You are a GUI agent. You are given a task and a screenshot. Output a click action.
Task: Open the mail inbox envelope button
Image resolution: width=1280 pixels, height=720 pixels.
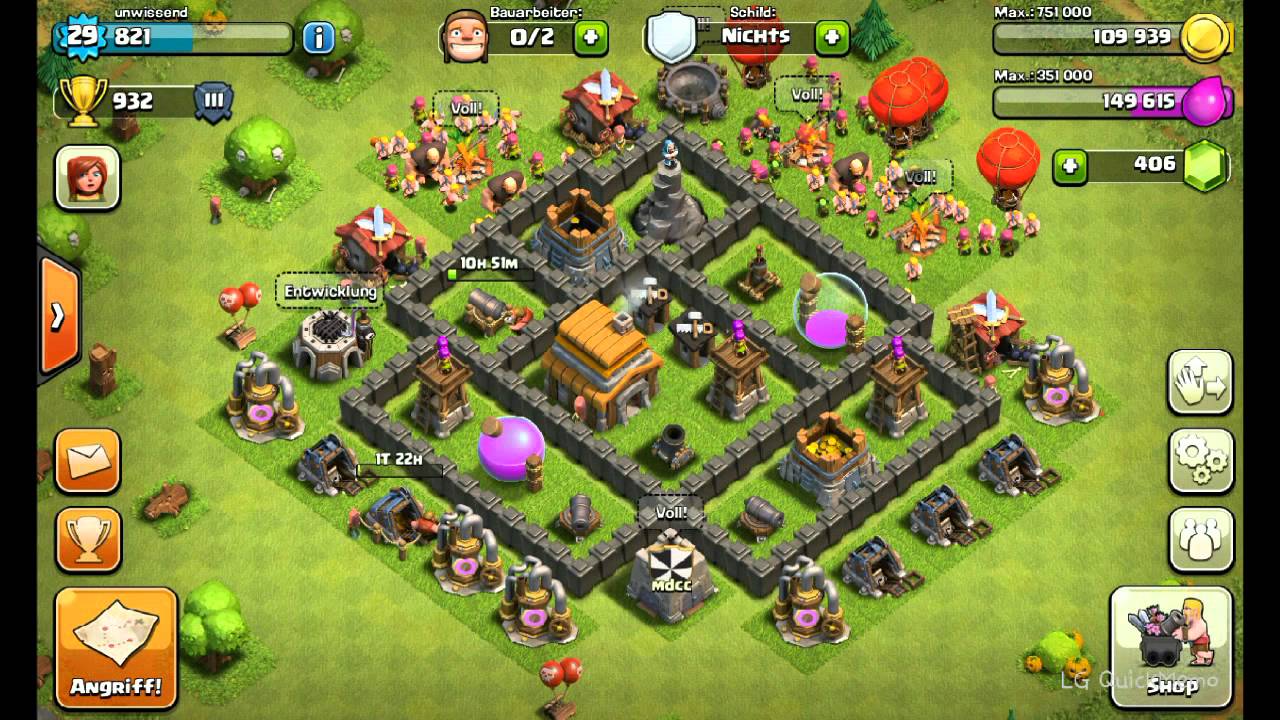tap(88, 461)
